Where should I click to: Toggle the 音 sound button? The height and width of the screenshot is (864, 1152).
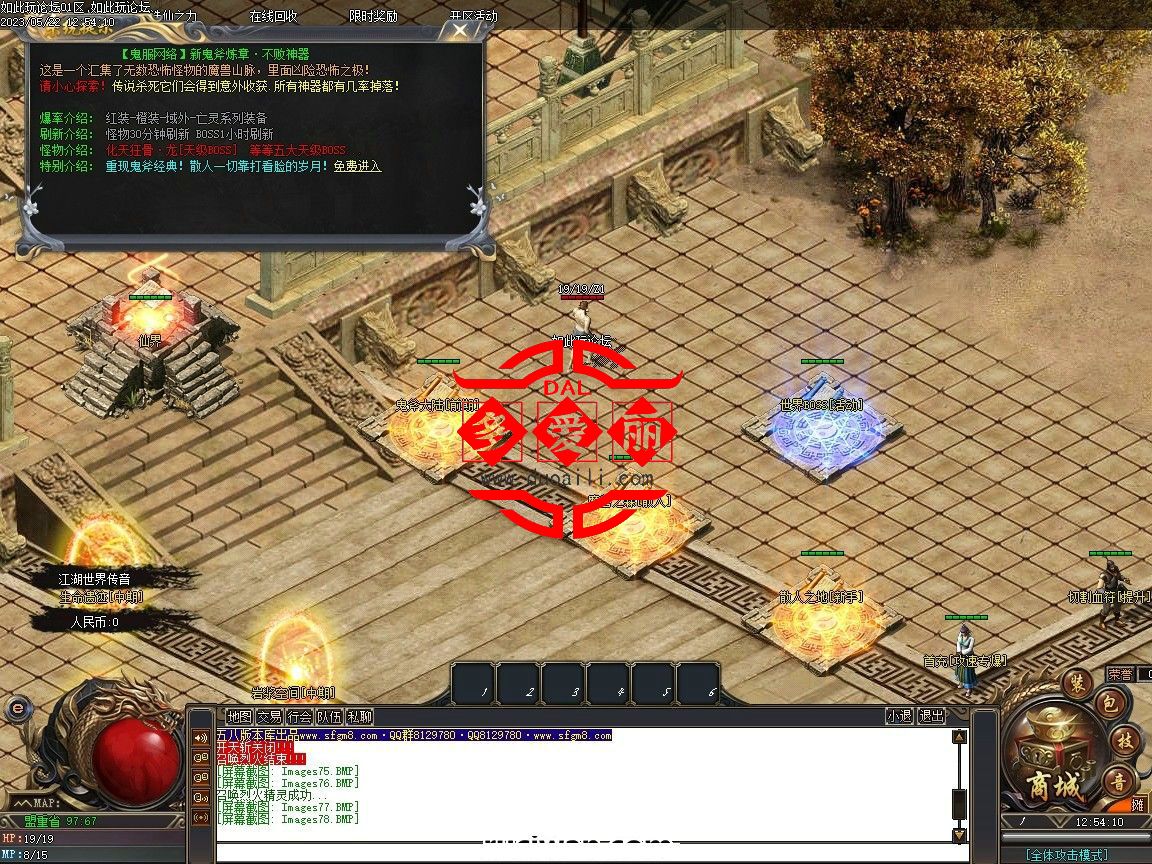[x=1117, y=781]
